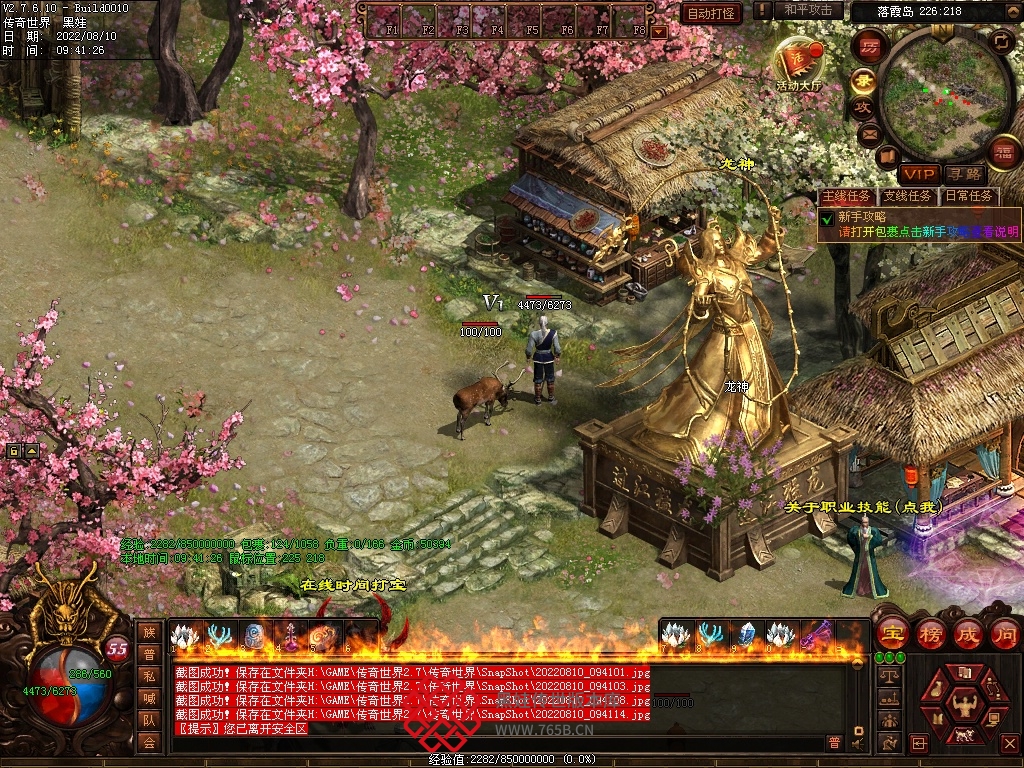
Task: Activate the 寻路 pathfinding button
Action: (964, 174)
